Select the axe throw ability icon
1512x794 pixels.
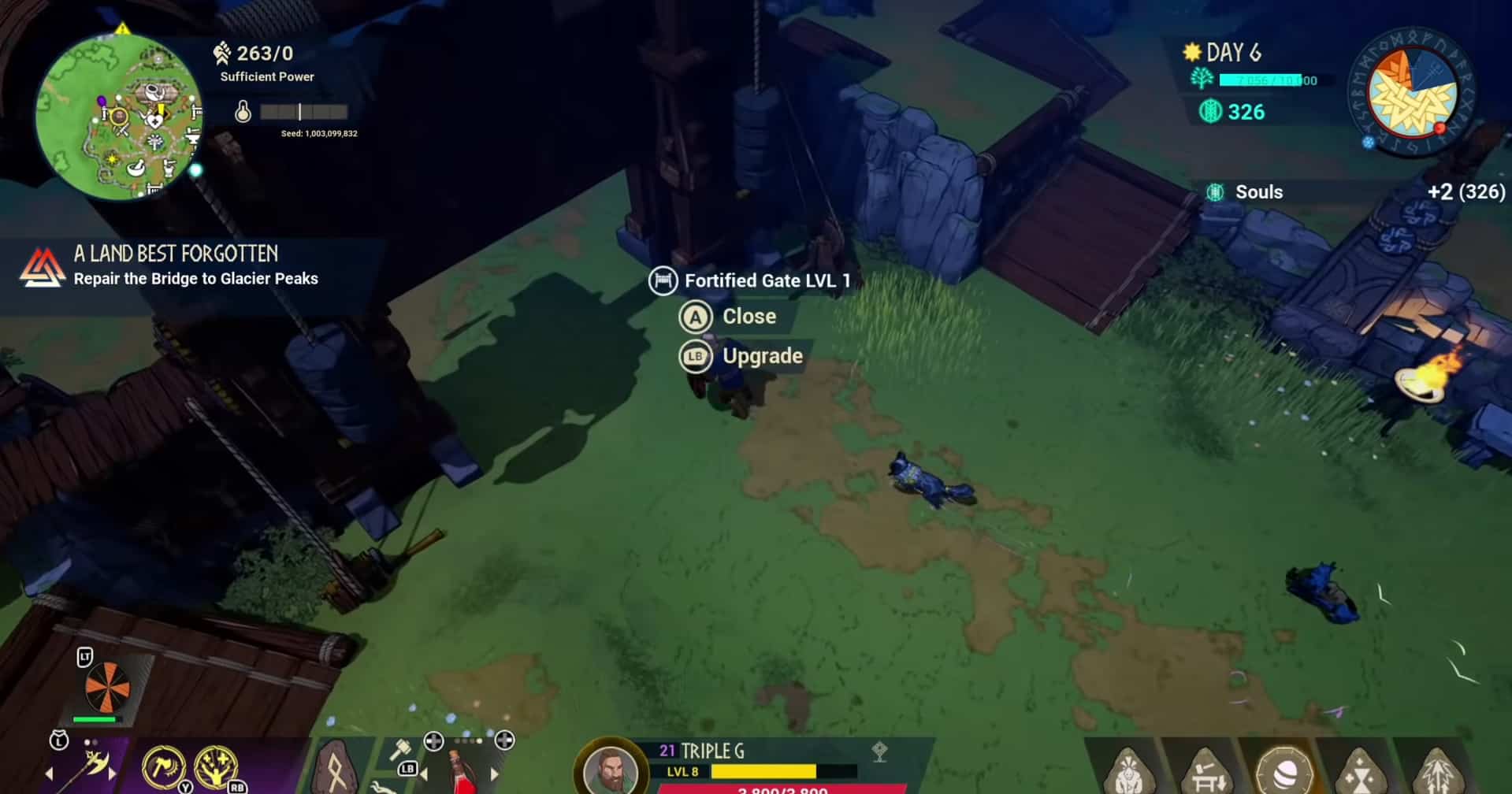[x=162, y=765]
